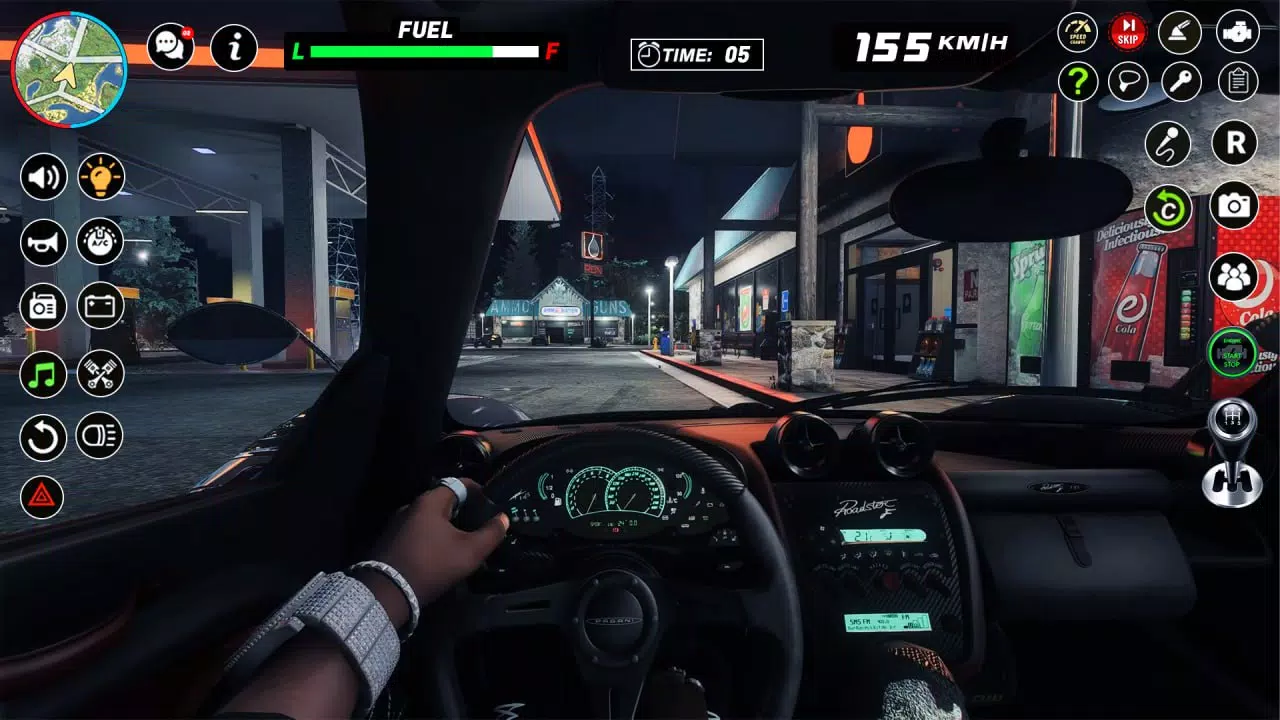Viewport: 1280px width, 720px height.
Task: Hit the engine START STOP button
Action: pos(1232,353)
